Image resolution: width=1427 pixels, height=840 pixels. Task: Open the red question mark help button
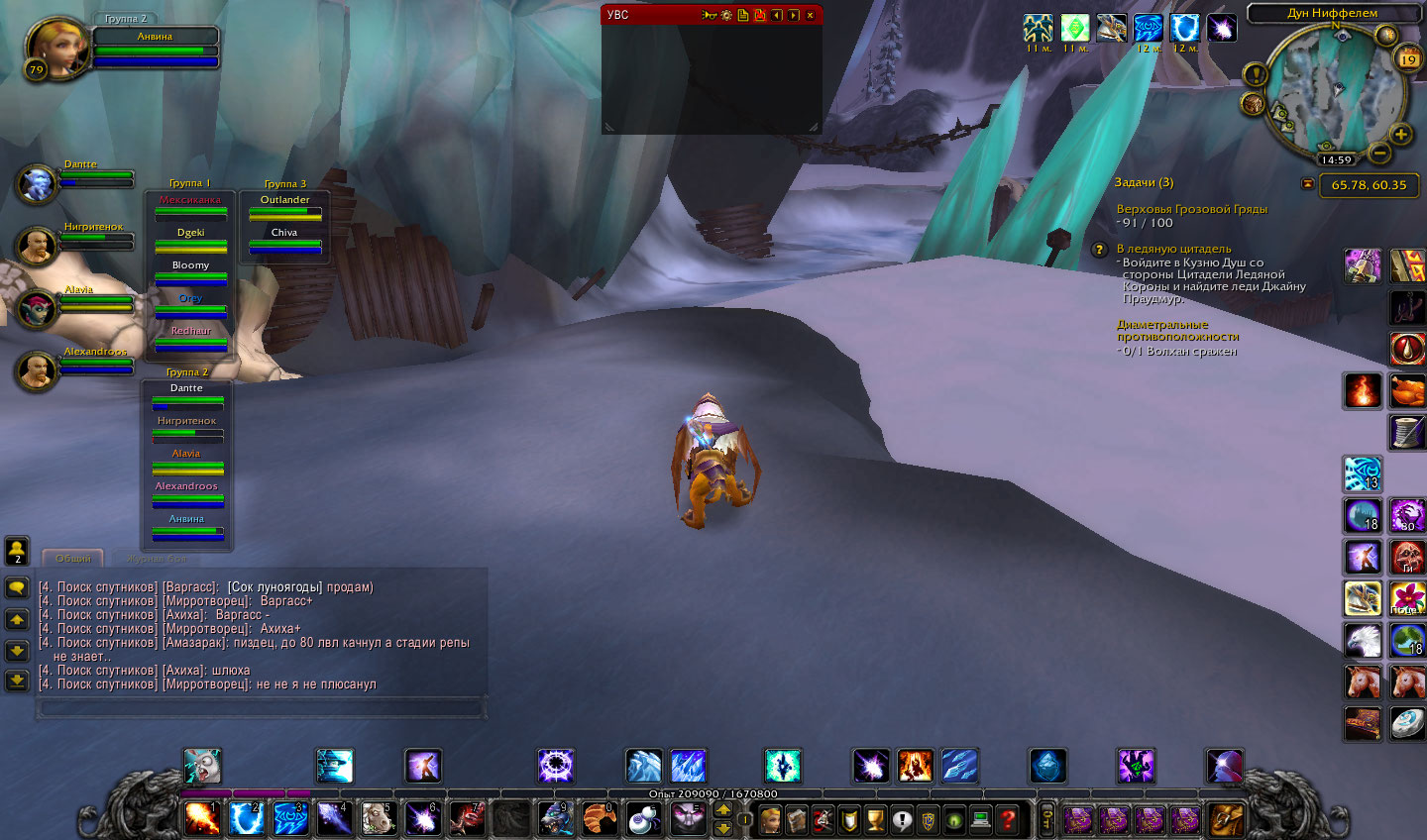1007,819
